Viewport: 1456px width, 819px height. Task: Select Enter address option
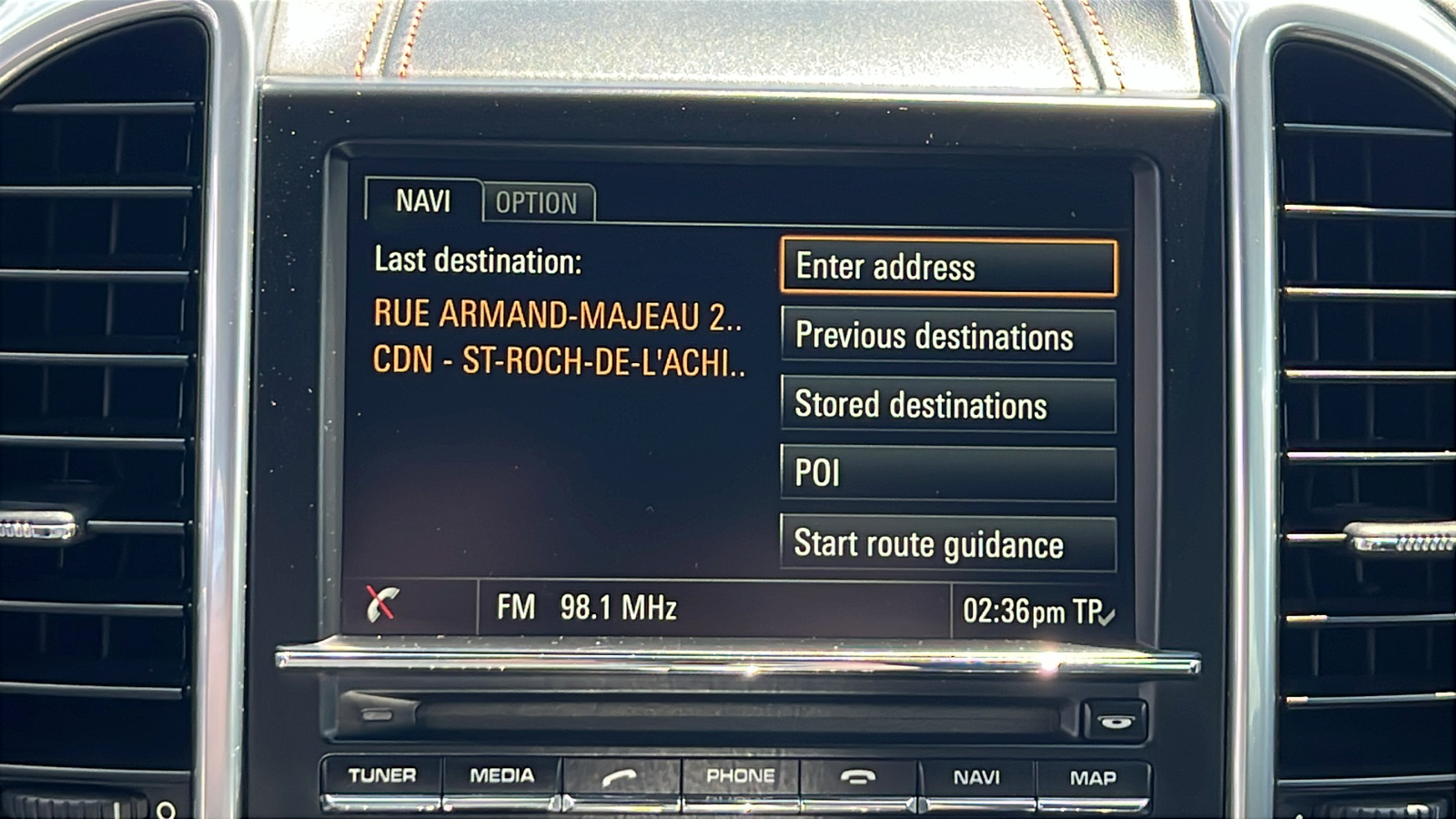point(947,267)
